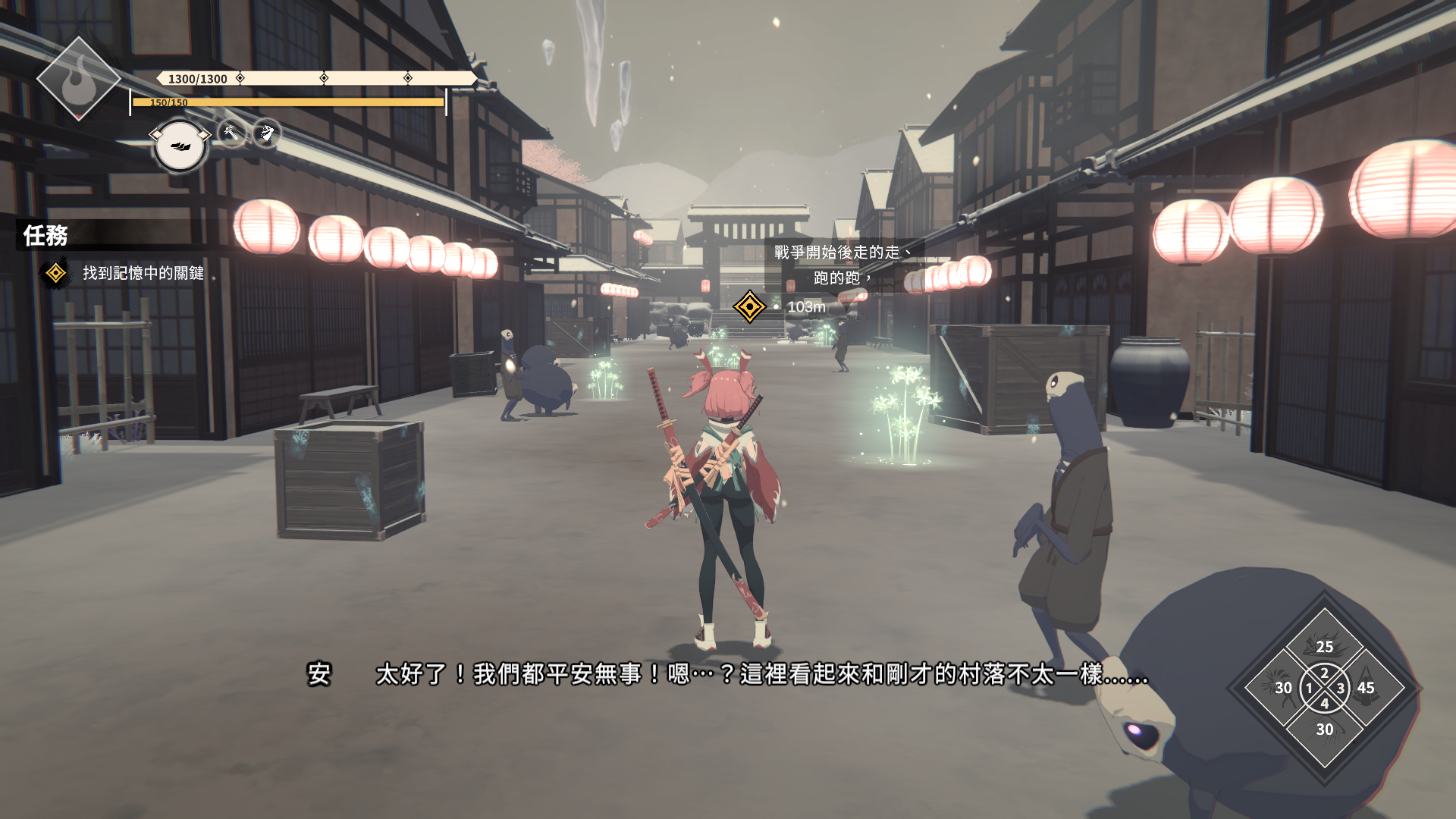Click the 103m objective waypoint marker
This screenshot has width=1456, height=819.
click(749, 307)
